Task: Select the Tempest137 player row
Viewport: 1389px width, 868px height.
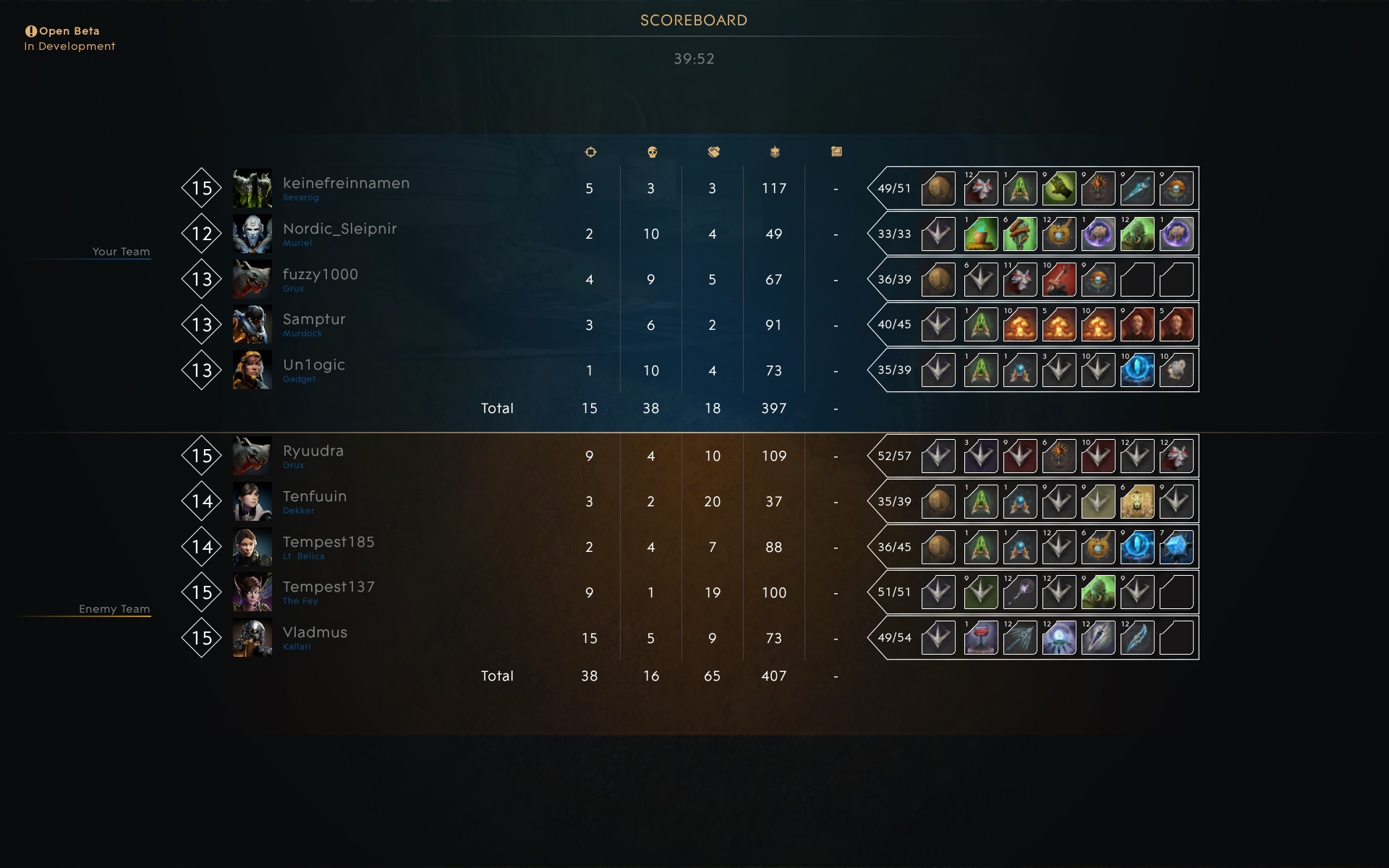Action: (x=328, y=587)
